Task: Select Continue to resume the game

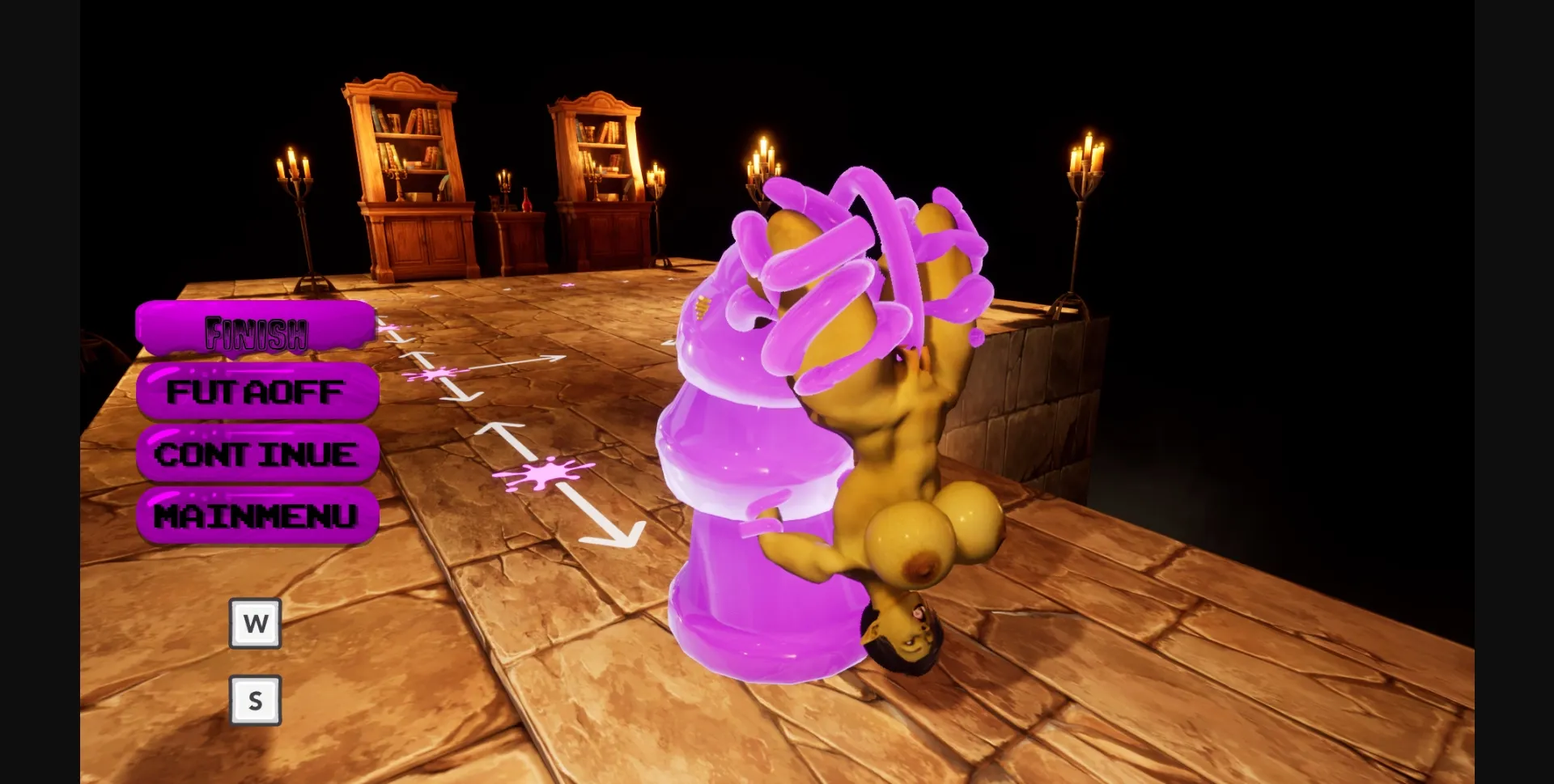Action: 257,455
